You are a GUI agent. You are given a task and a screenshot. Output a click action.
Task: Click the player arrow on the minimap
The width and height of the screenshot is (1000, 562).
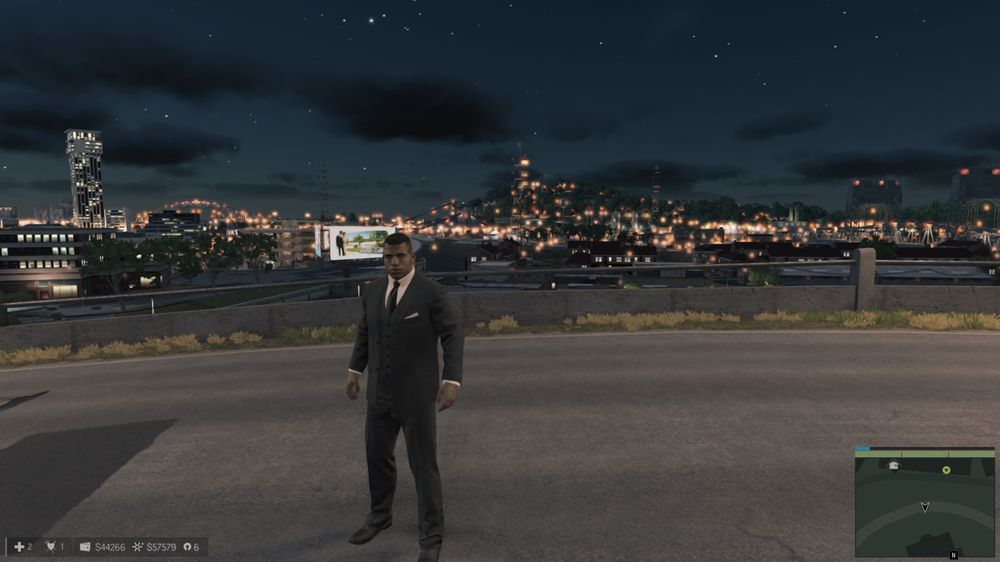[x=925, y=507]
